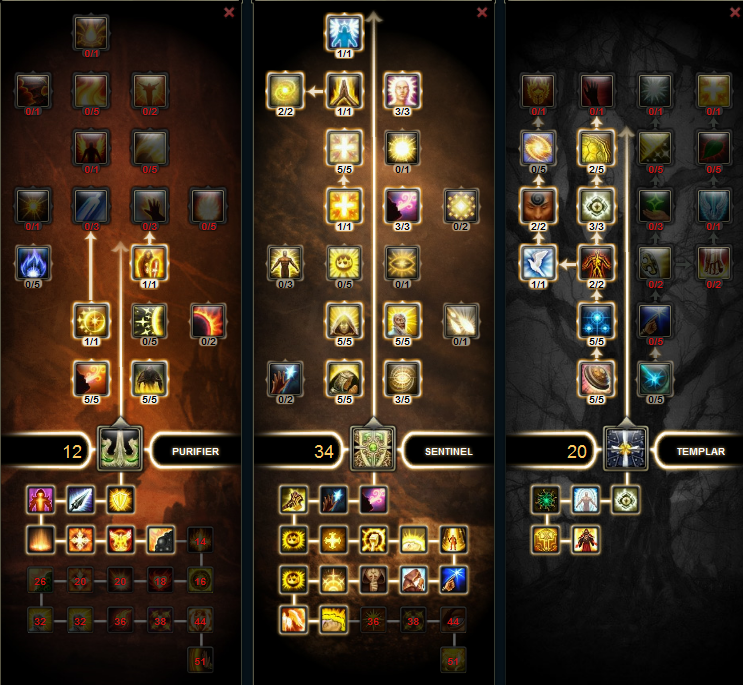Click the red eclipse ring talent
Image resolution: width=743 pixels, height=685 pixels.
pyautogui.click(x=208, y=320)
